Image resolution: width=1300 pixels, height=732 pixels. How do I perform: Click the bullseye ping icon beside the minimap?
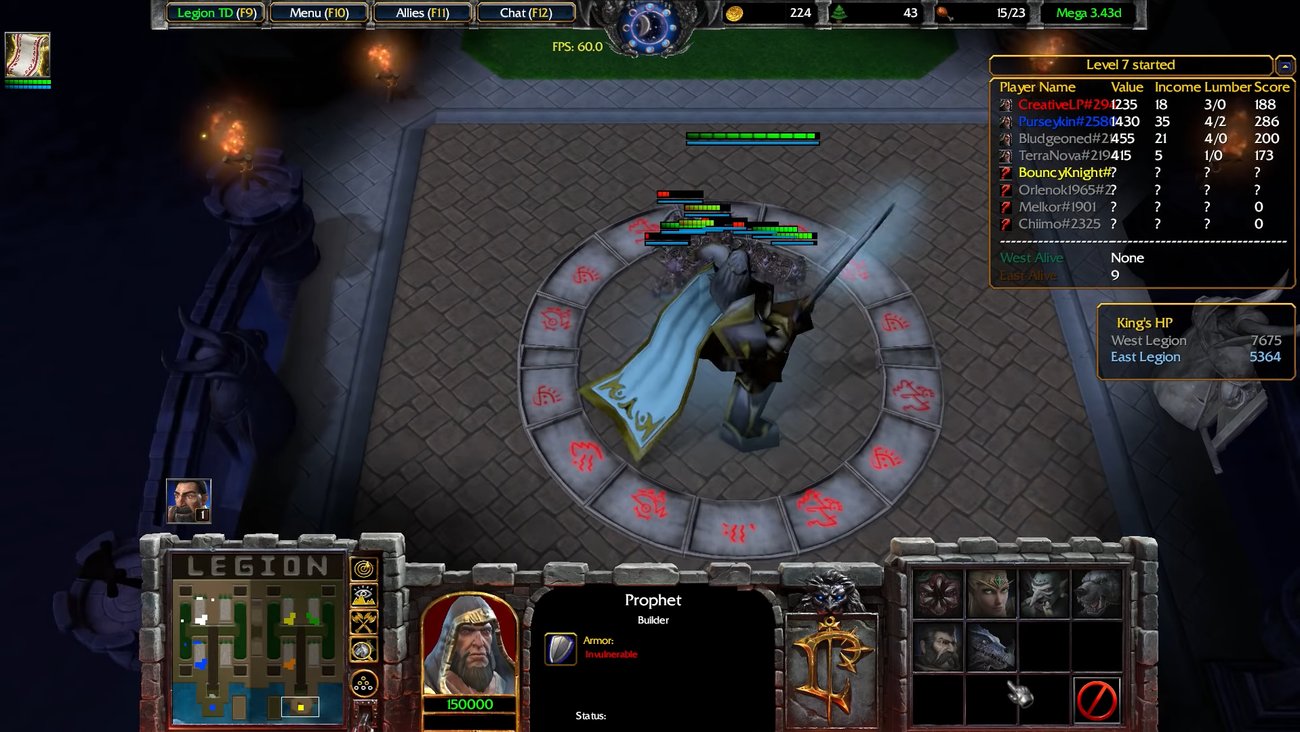[x=362, y=569]
